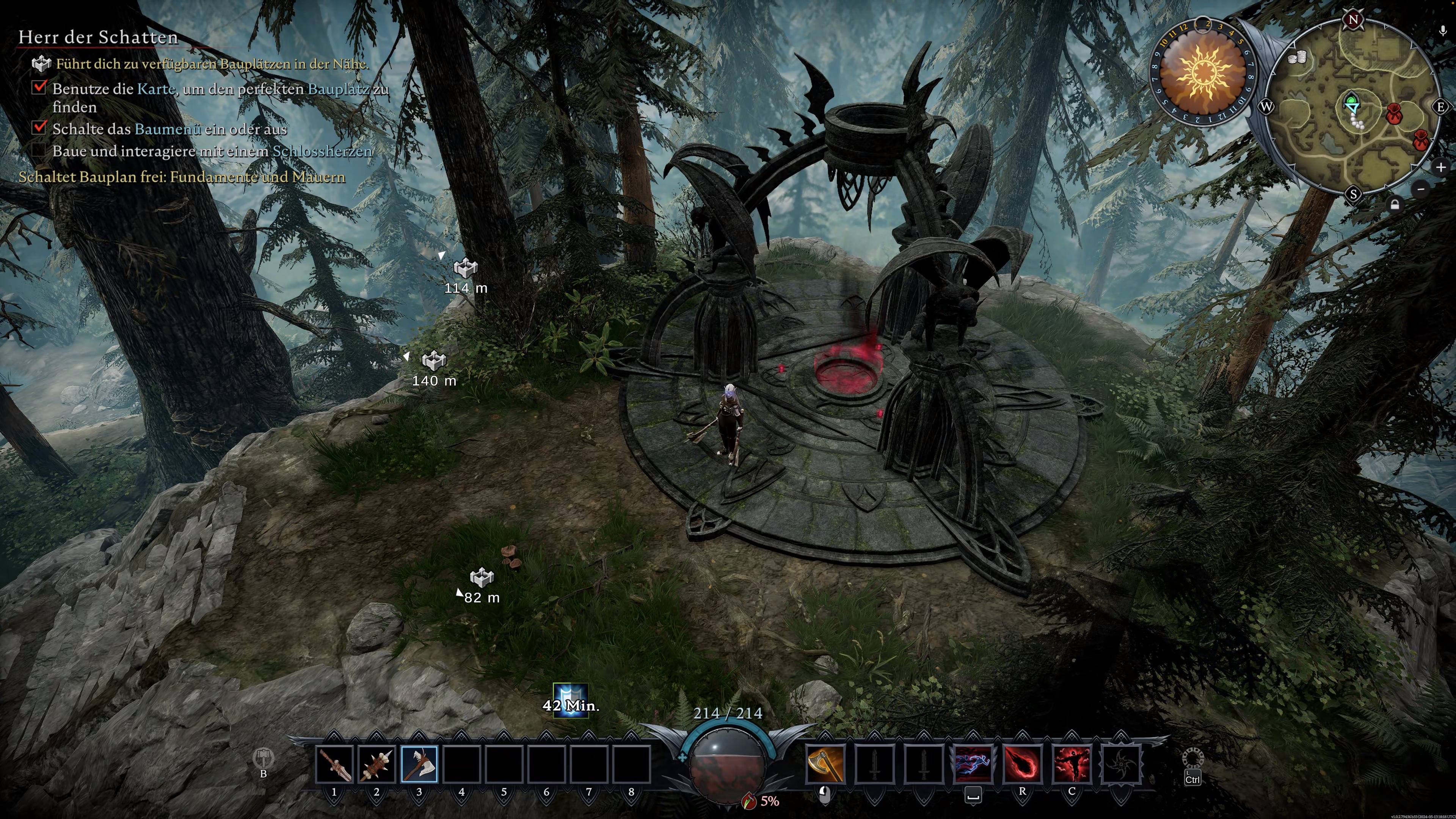Open the Herr der Schatten quest tracker
Viewport: 1456px width, 819px height.
98,37
